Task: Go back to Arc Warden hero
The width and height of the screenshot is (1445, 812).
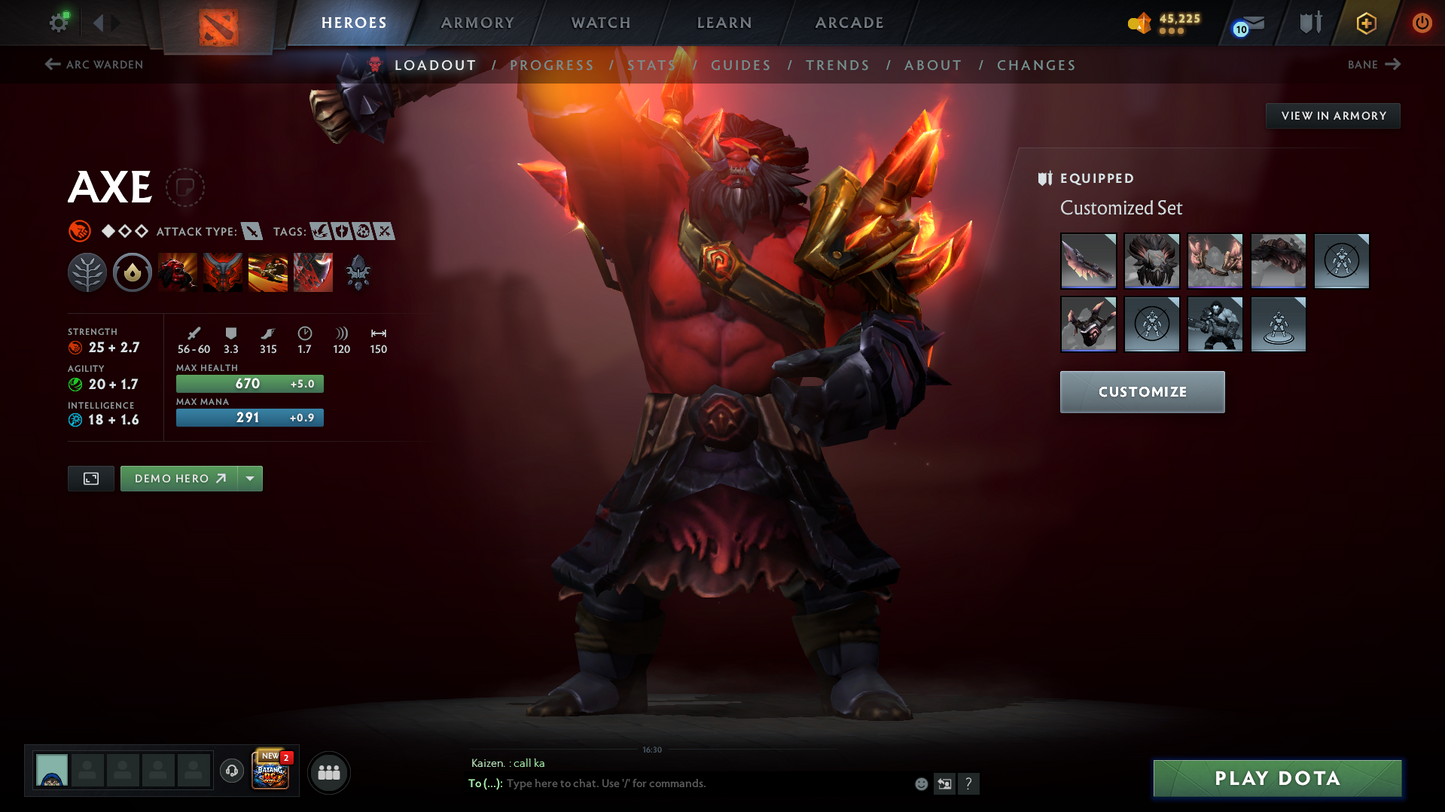Action: [x=93, y=64]
